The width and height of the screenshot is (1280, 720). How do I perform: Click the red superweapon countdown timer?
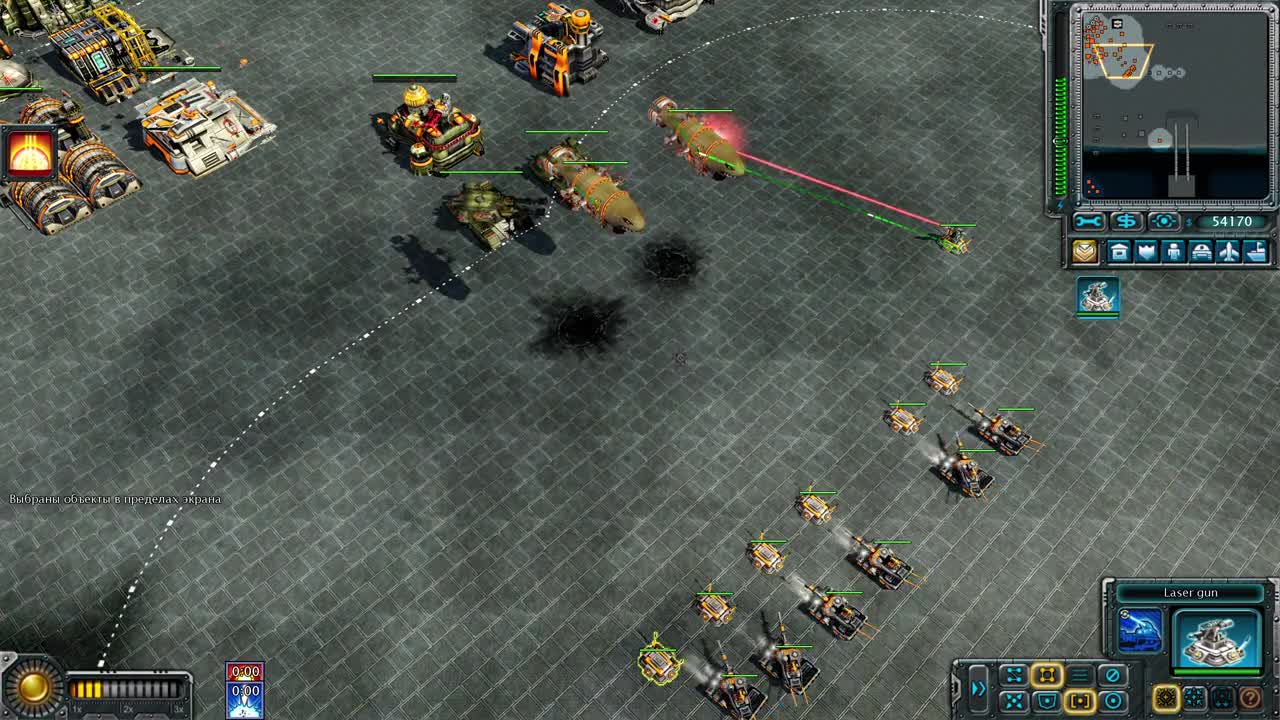pos(244,670)
